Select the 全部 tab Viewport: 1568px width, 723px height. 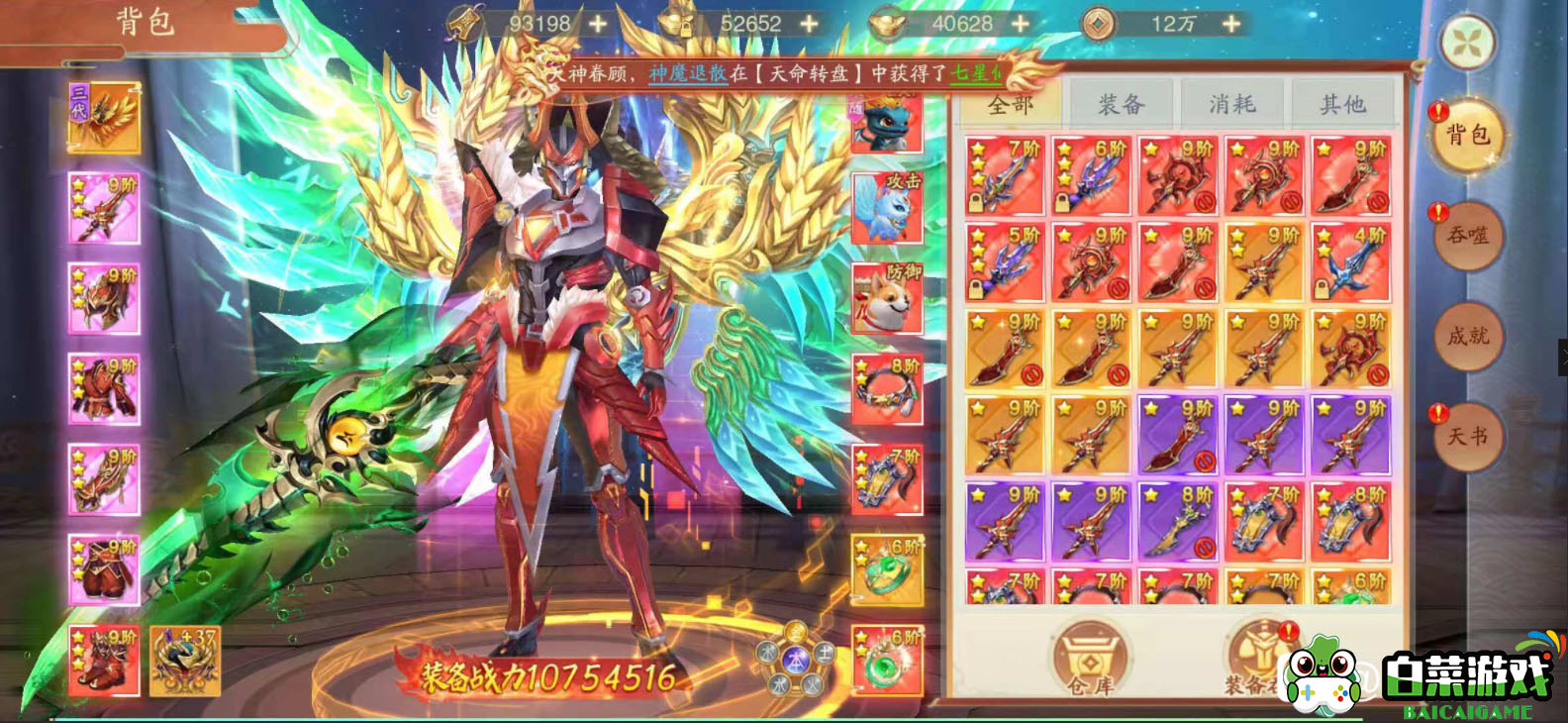(x=1010, y=104)
